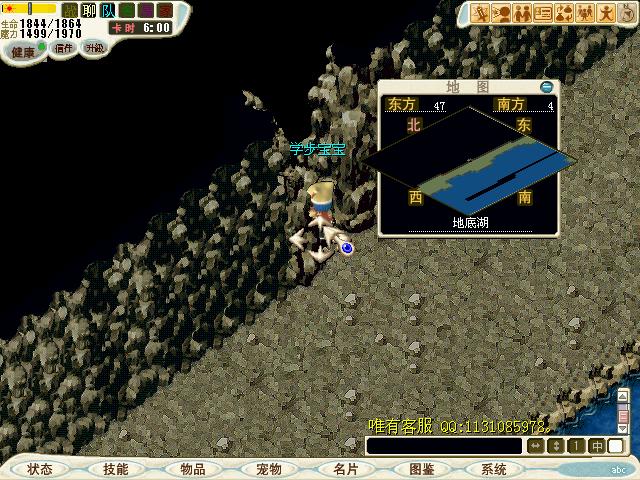
Task: Click the two-people handshake icon
Action: point(523,13)
